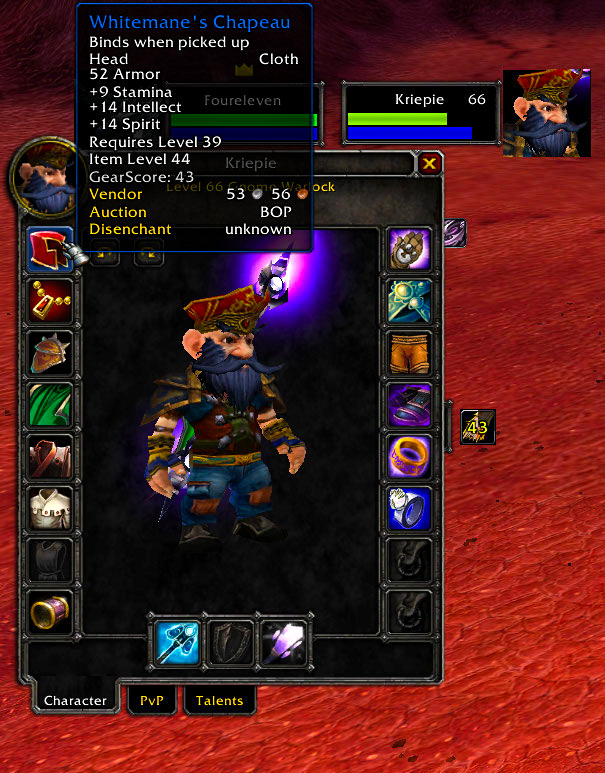Click the gold ring slot
This screenshot has height=773, width=605.
[x=410, y=457]
